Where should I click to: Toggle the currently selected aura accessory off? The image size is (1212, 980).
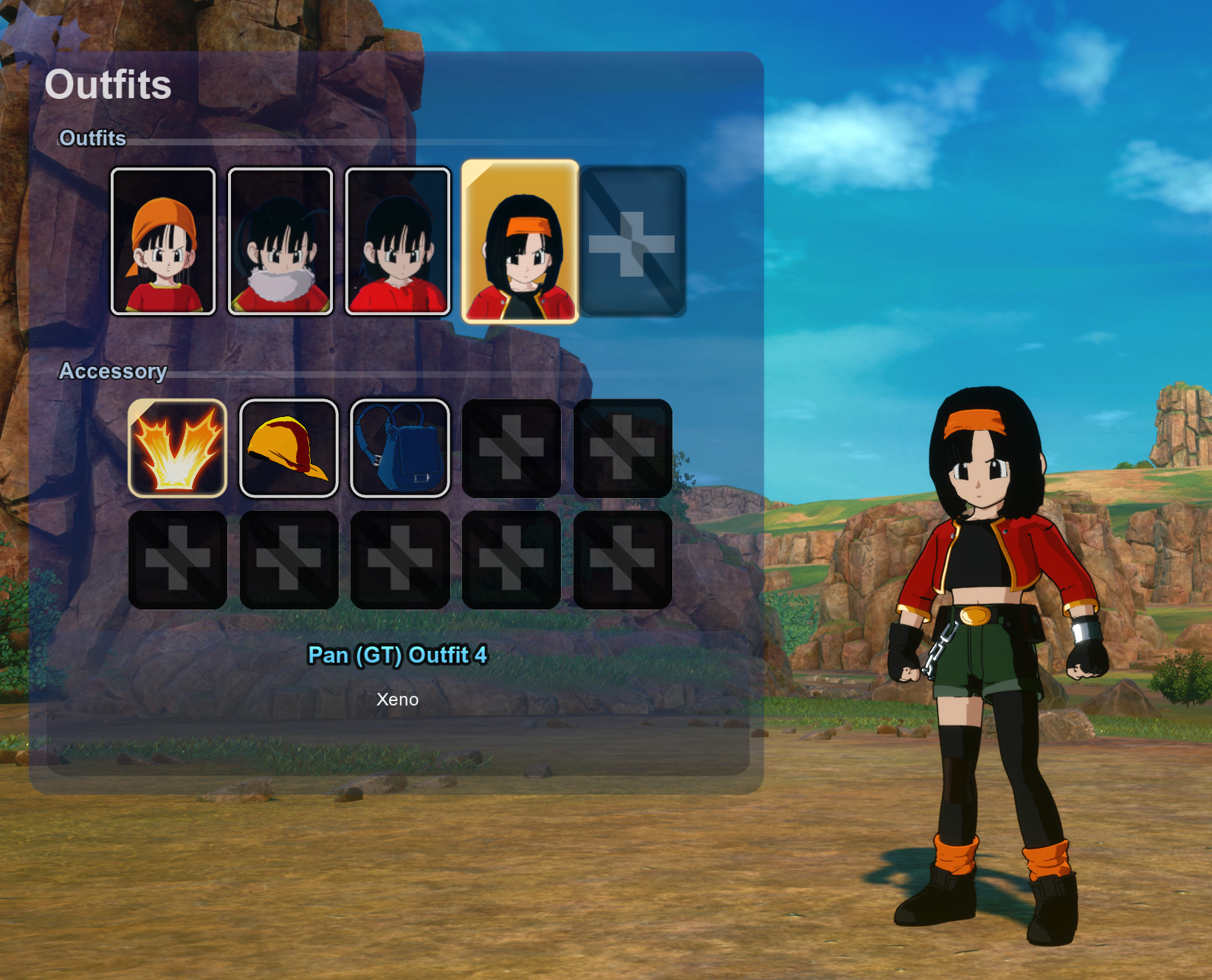point(177,447)
